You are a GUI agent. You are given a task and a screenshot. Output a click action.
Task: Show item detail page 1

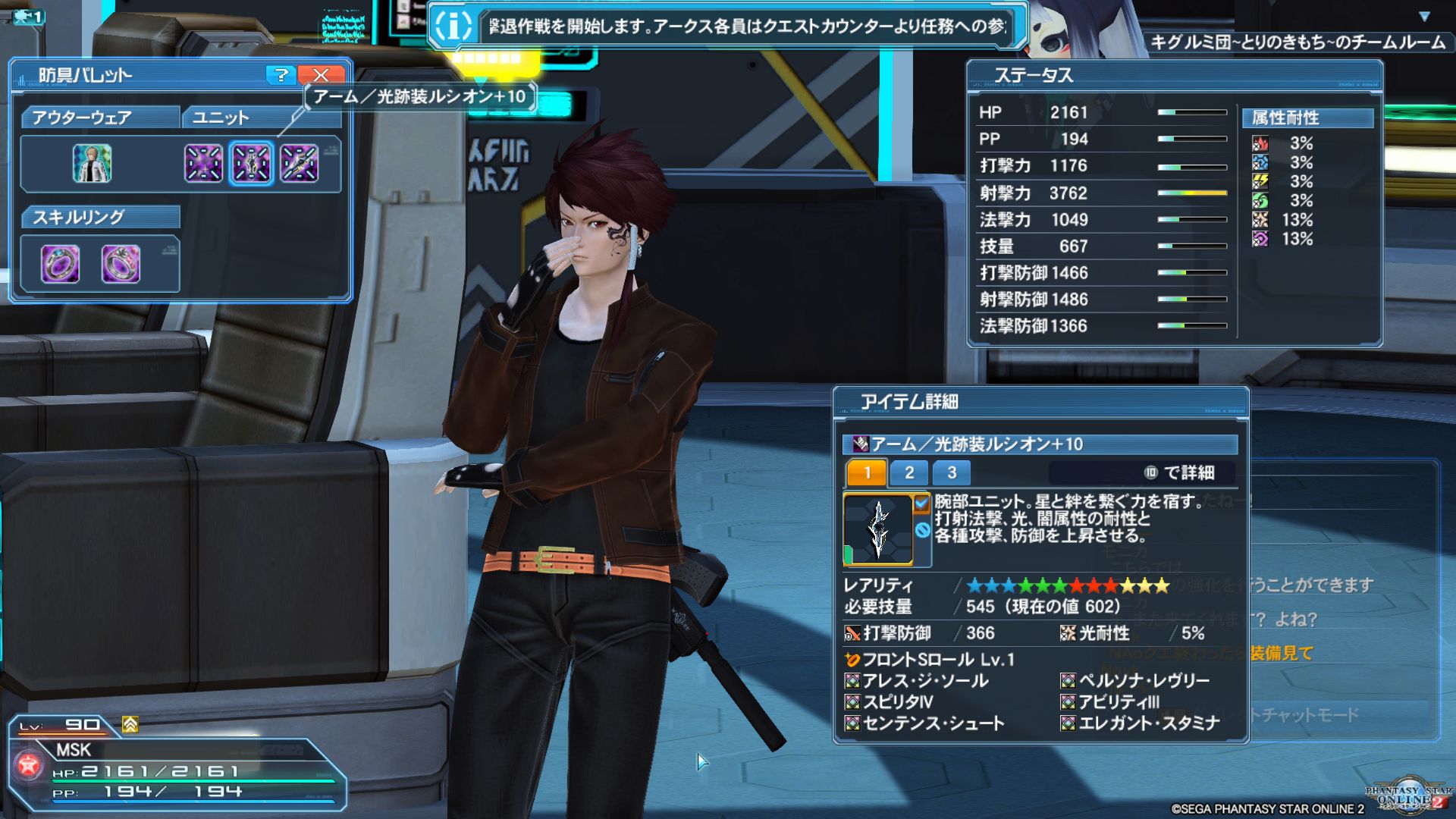[x=867, y=473]
